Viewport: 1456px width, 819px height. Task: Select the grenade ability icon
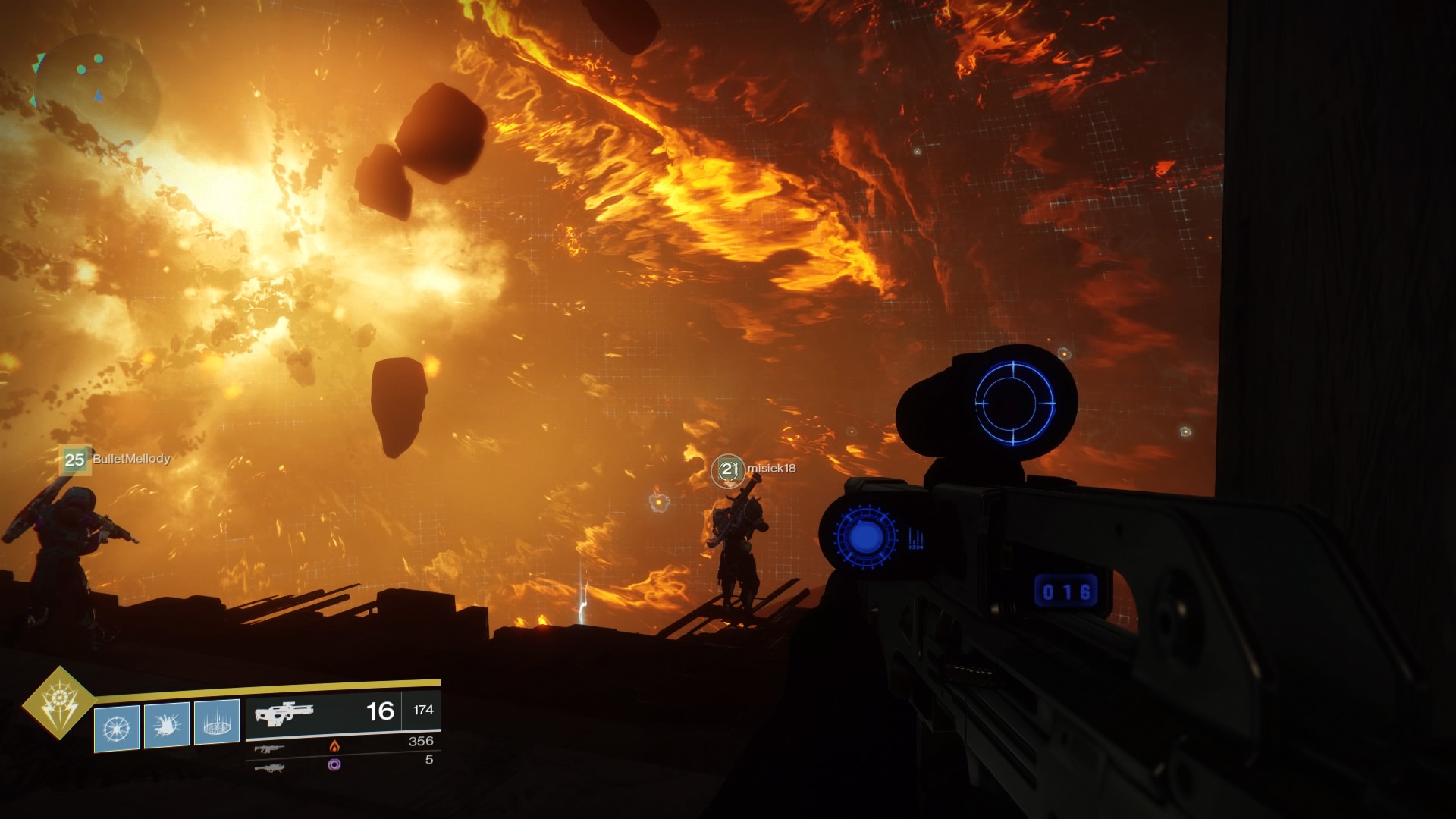pos(117,728)
